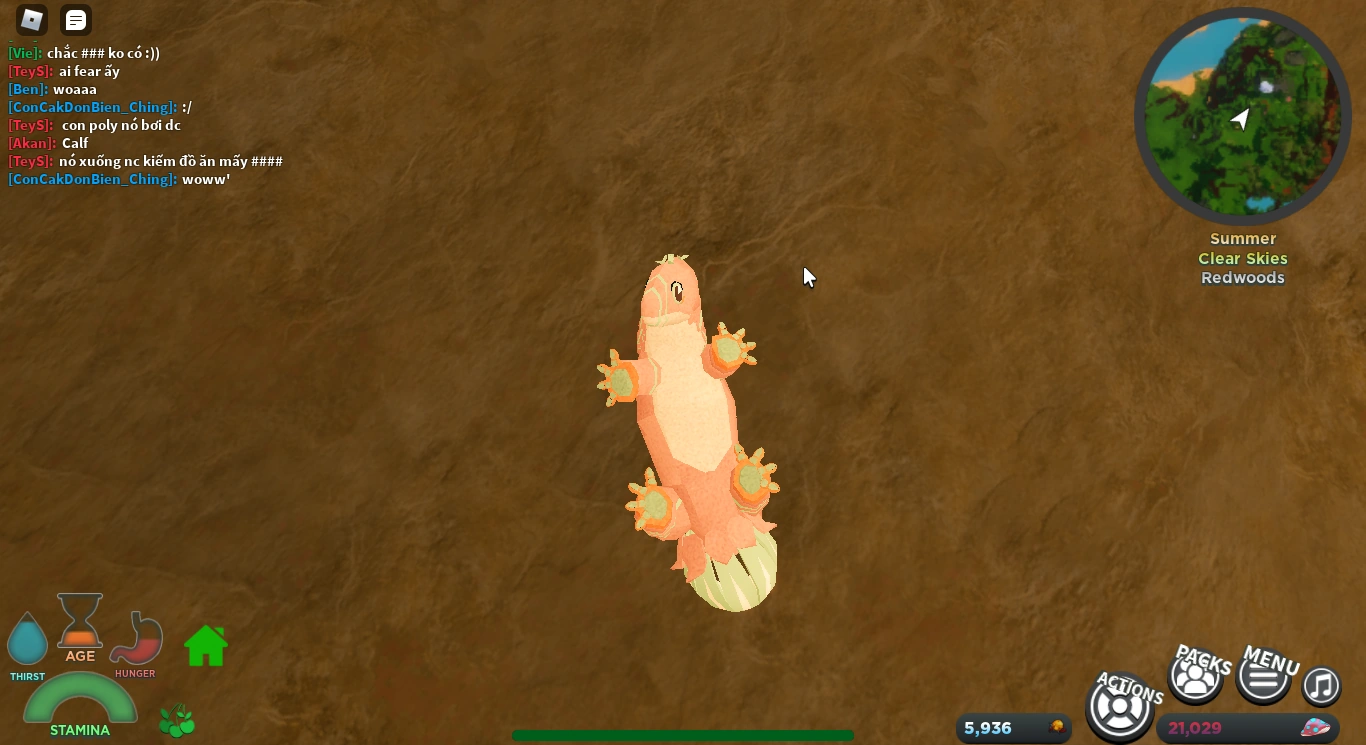Click the circular minimap
1366x745 pixels.
tap(1242, 116)
